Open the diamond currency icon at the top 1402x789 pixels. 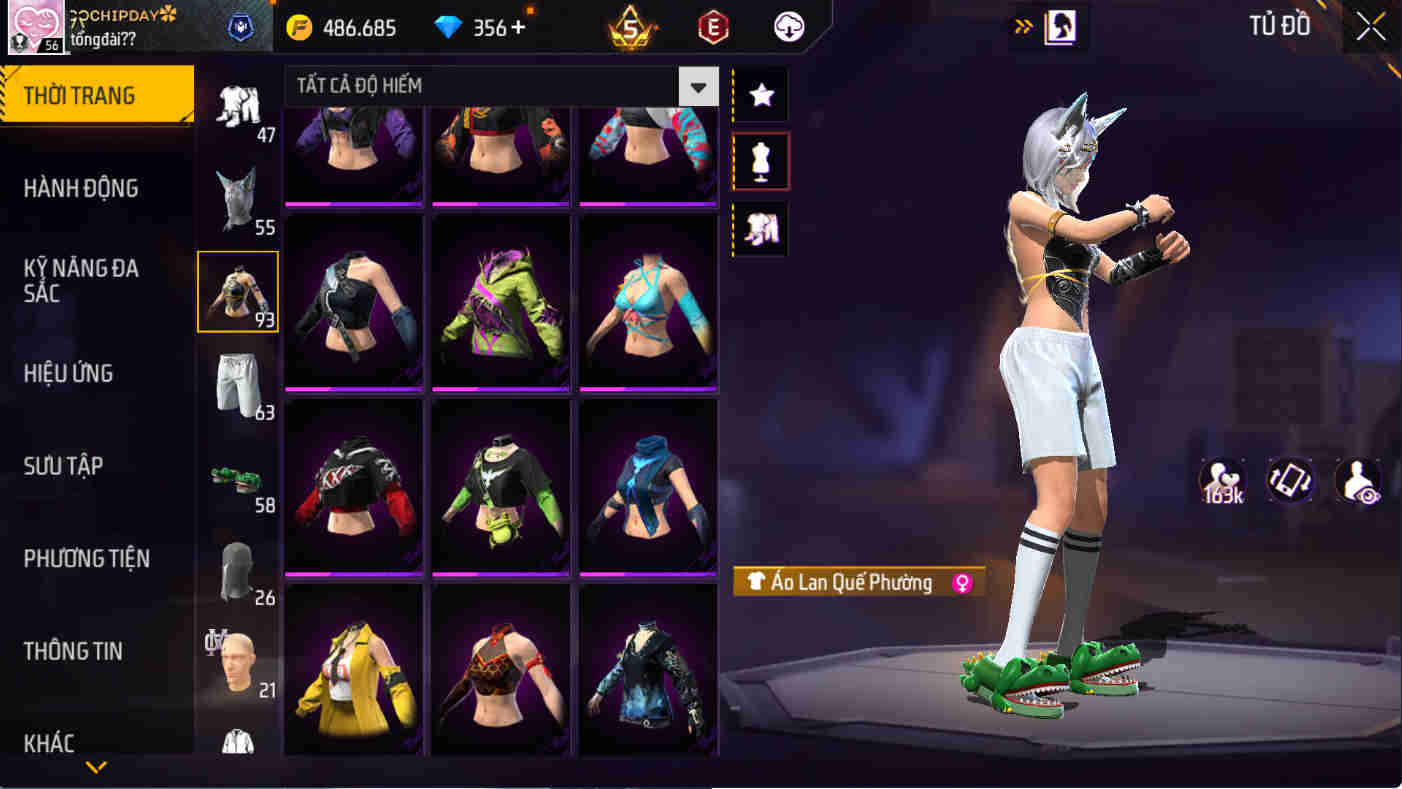448,27
